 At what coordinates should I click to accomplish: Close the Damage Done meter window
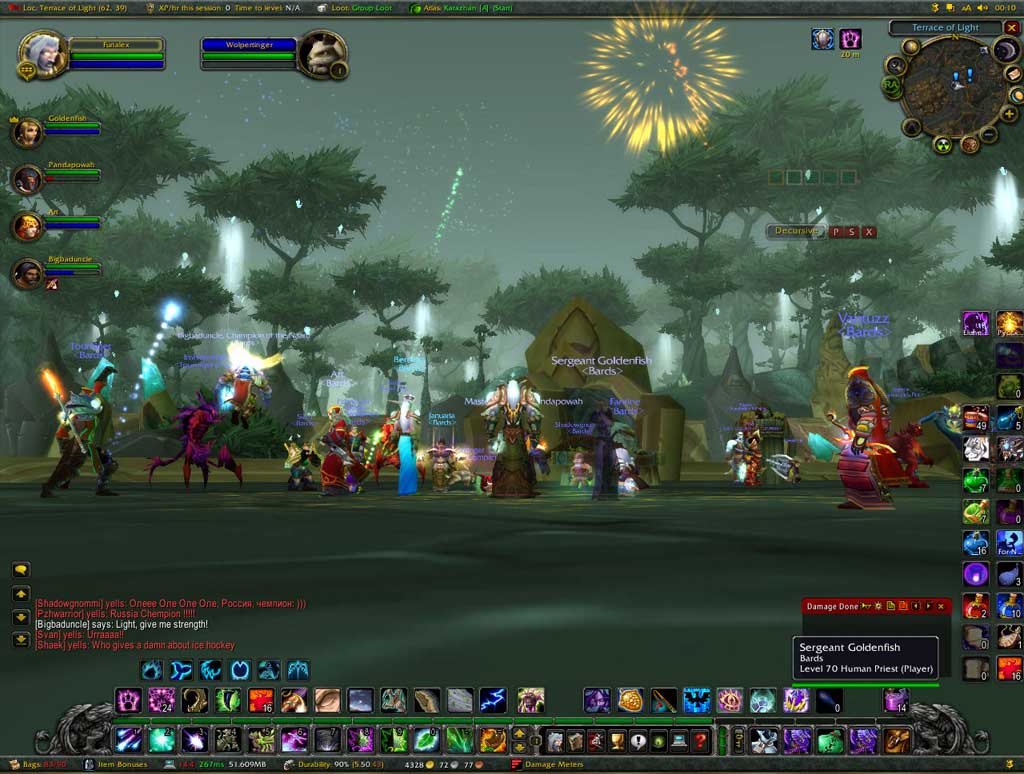[x=940, y=606]
